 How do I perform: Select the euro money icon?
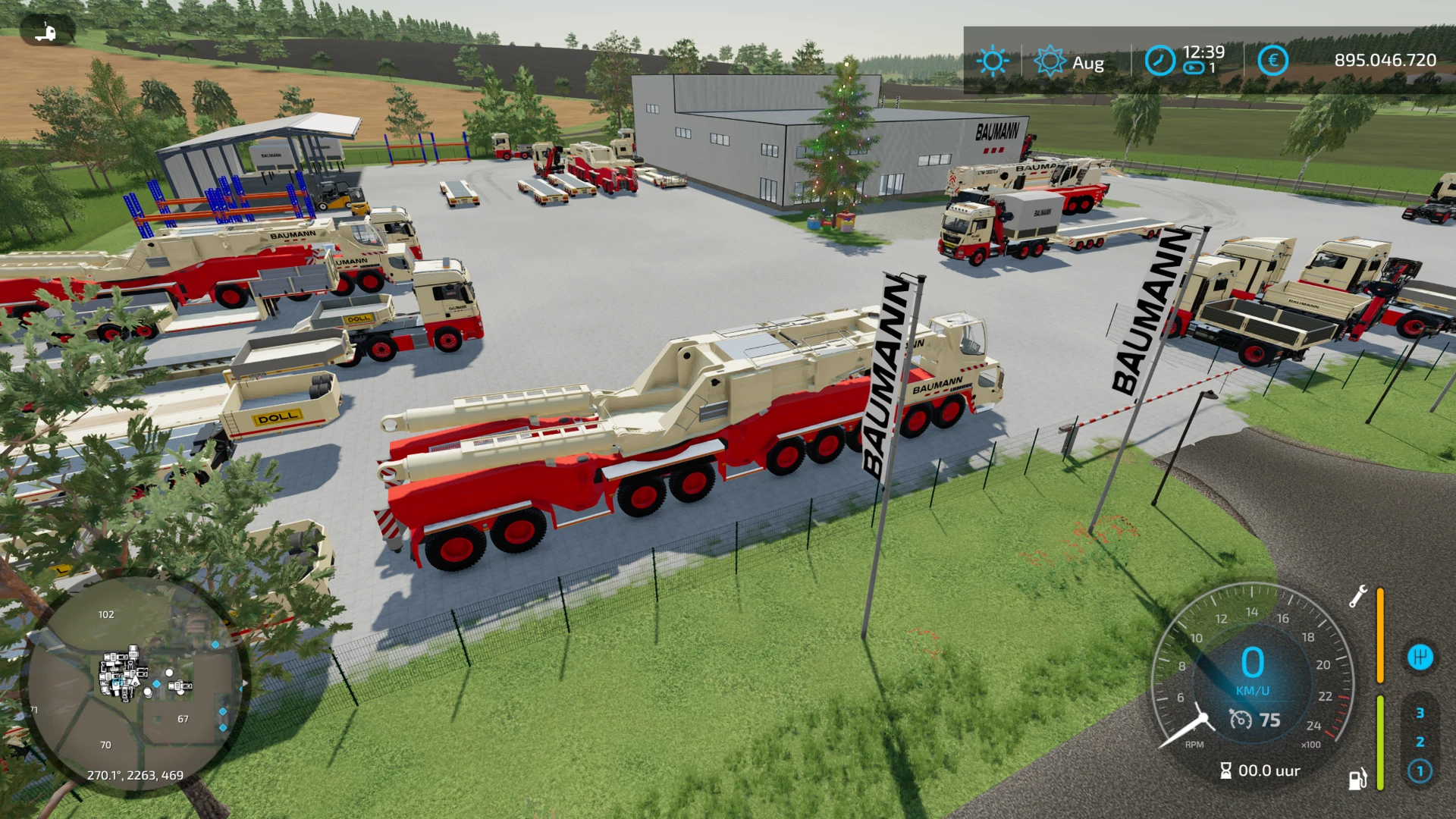[1272, 61]
